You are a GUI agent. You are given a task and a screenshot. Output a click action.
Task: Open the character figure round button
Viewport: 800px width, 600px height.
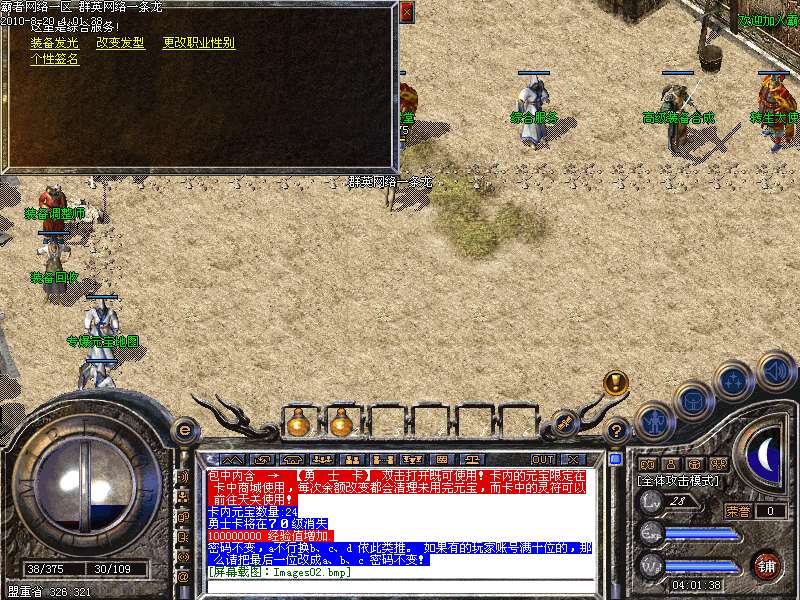click(x=653, y=421)
